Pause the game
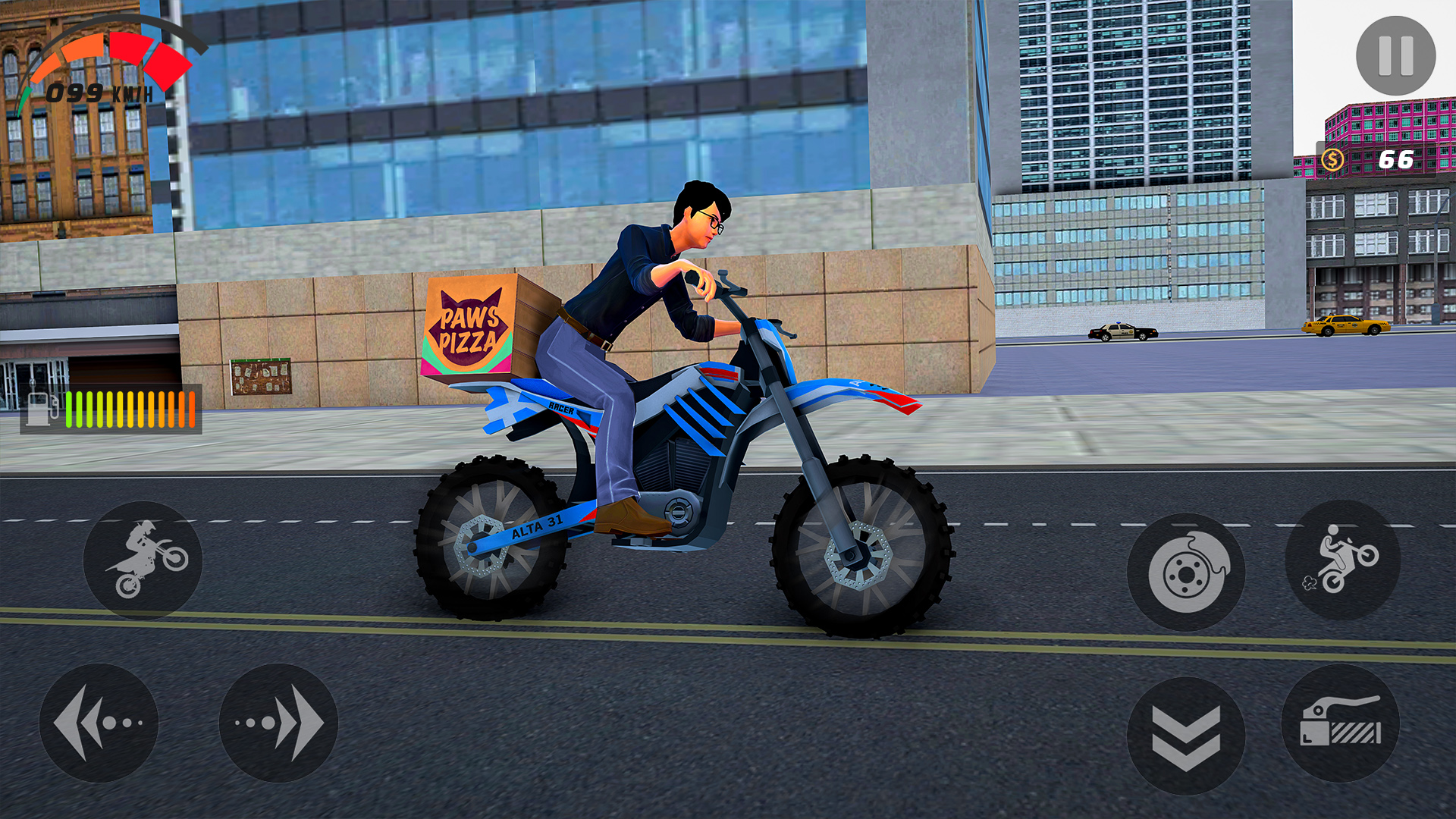This screenshot has width=1456, height=819. (x=1398, y=55)
